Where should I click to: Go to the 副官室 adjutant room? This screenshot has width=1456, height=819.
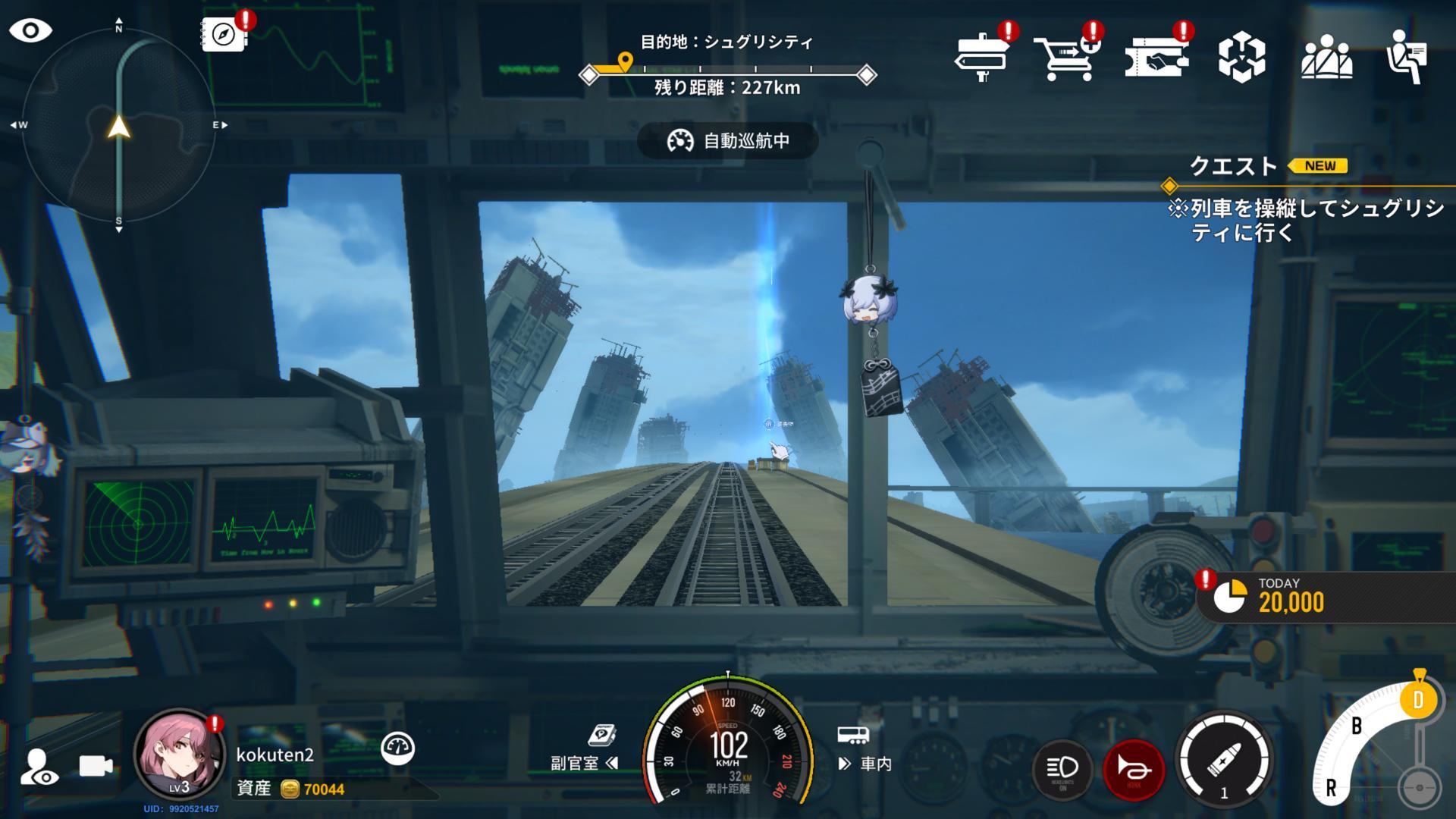click(x=584, y=763)
